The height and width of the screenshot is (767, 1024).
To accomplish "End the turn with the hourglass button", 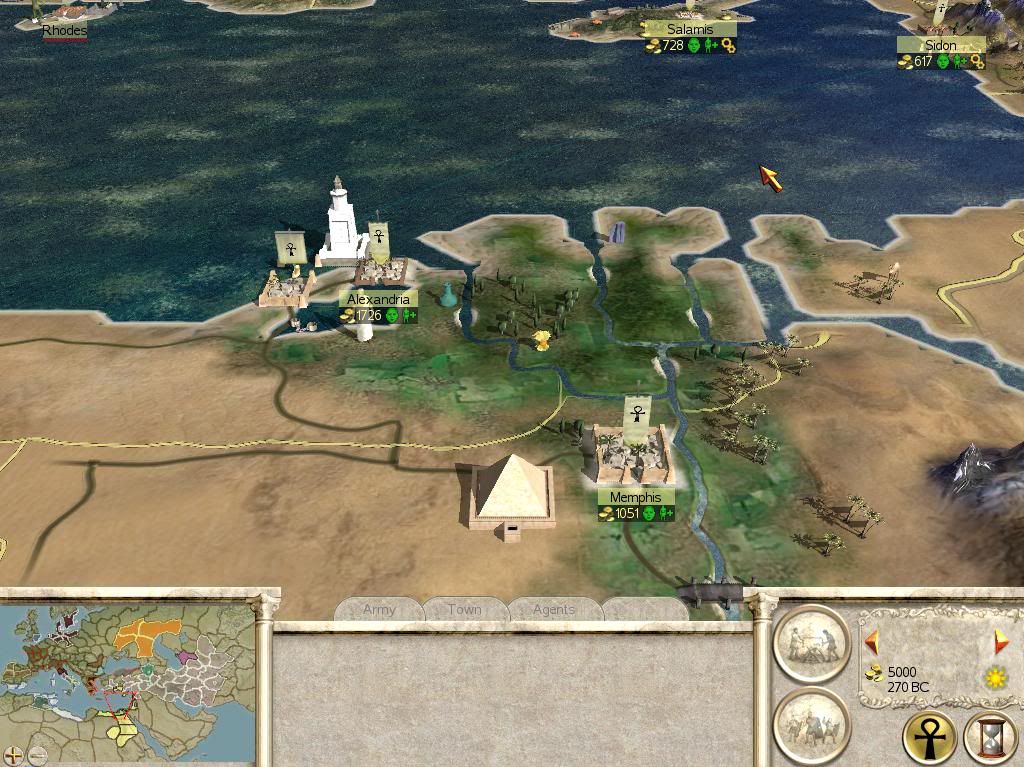I will (990, 740).
